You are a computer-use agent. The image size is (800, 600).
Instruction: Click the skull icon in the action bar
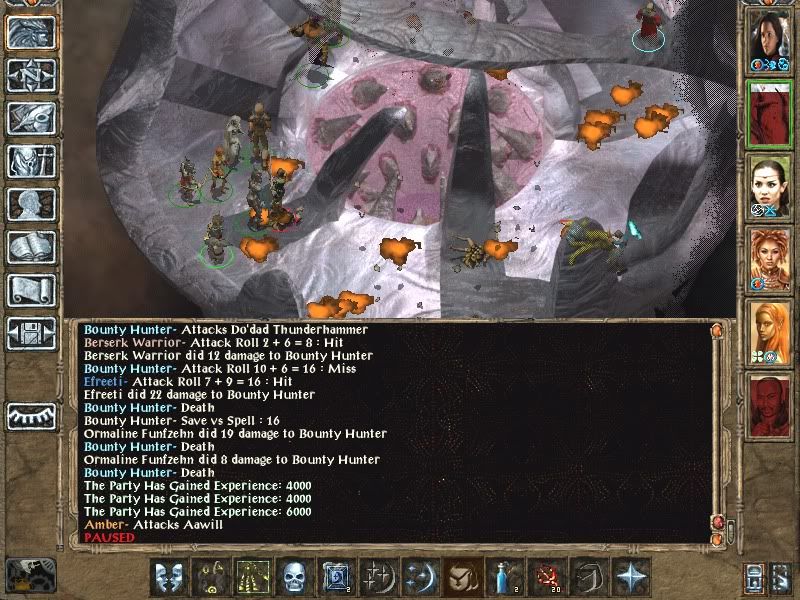click(293, 577)
